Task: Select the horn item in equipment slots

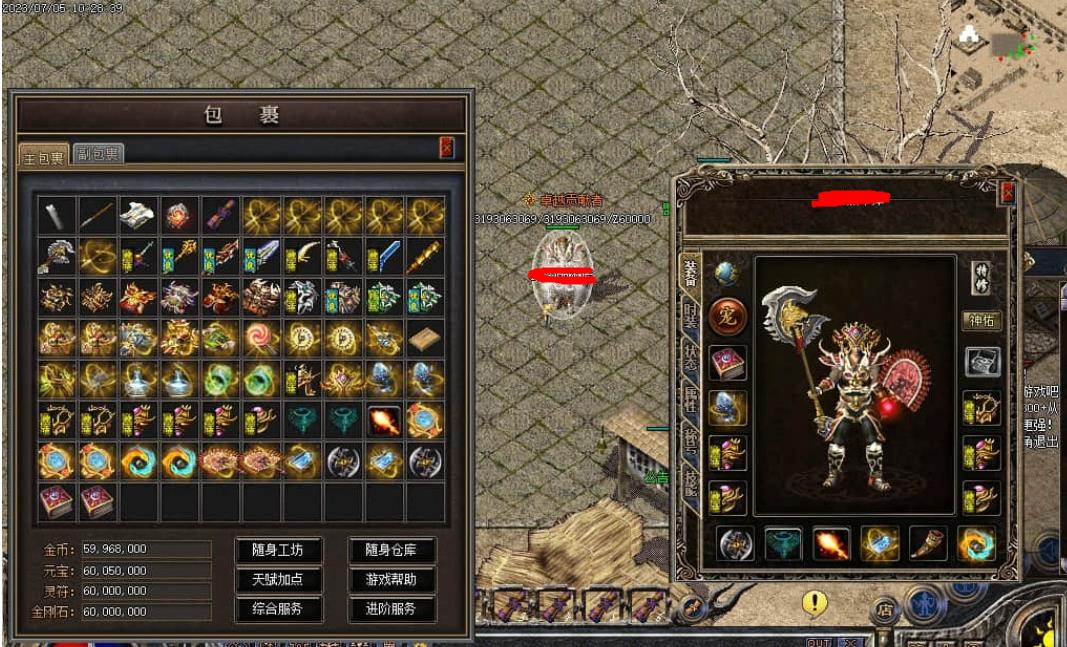Action: click(927, 543)
